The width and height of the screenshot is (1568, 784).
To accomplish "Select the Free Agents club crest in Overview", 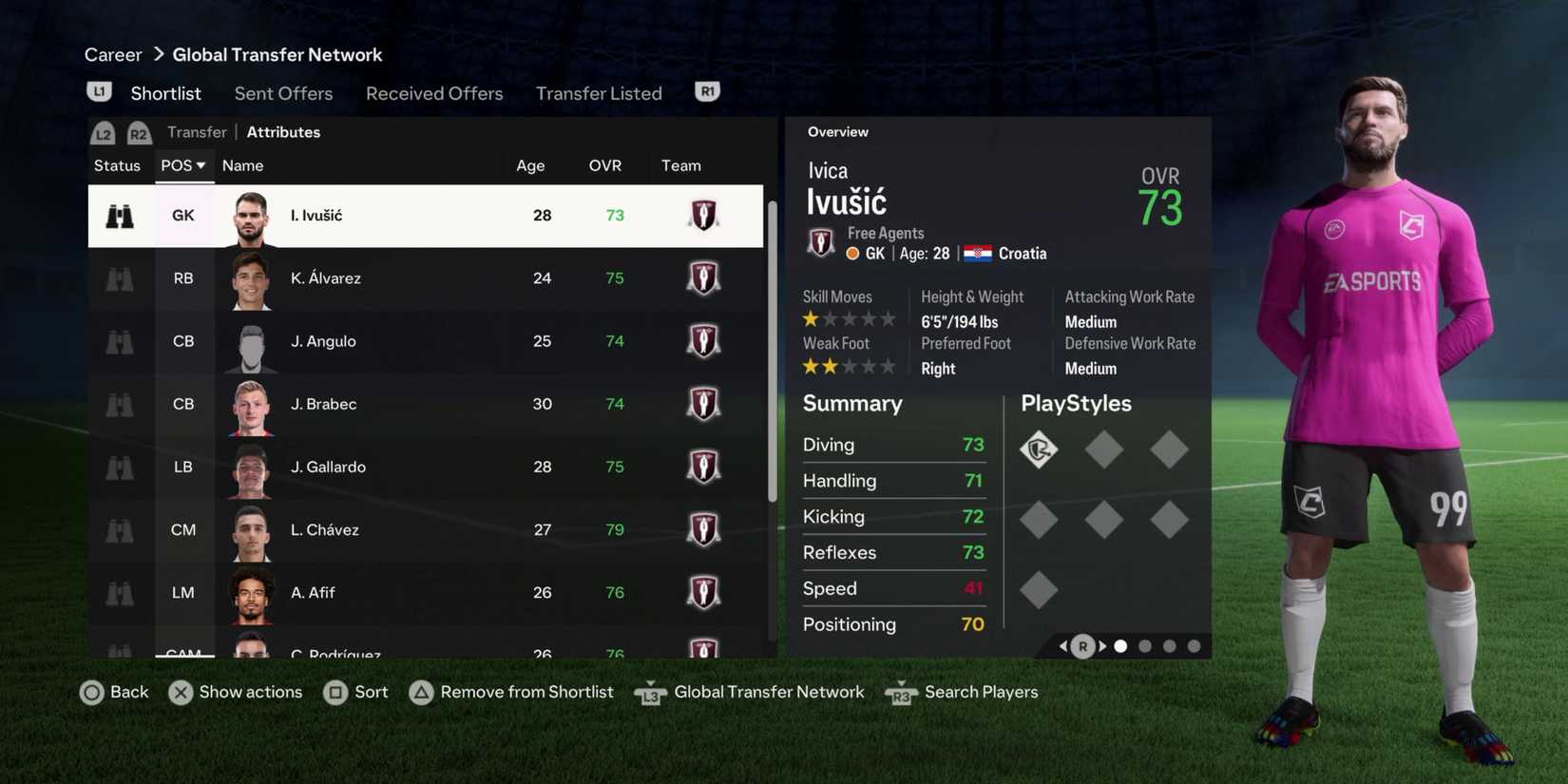I will pos(820,241).
